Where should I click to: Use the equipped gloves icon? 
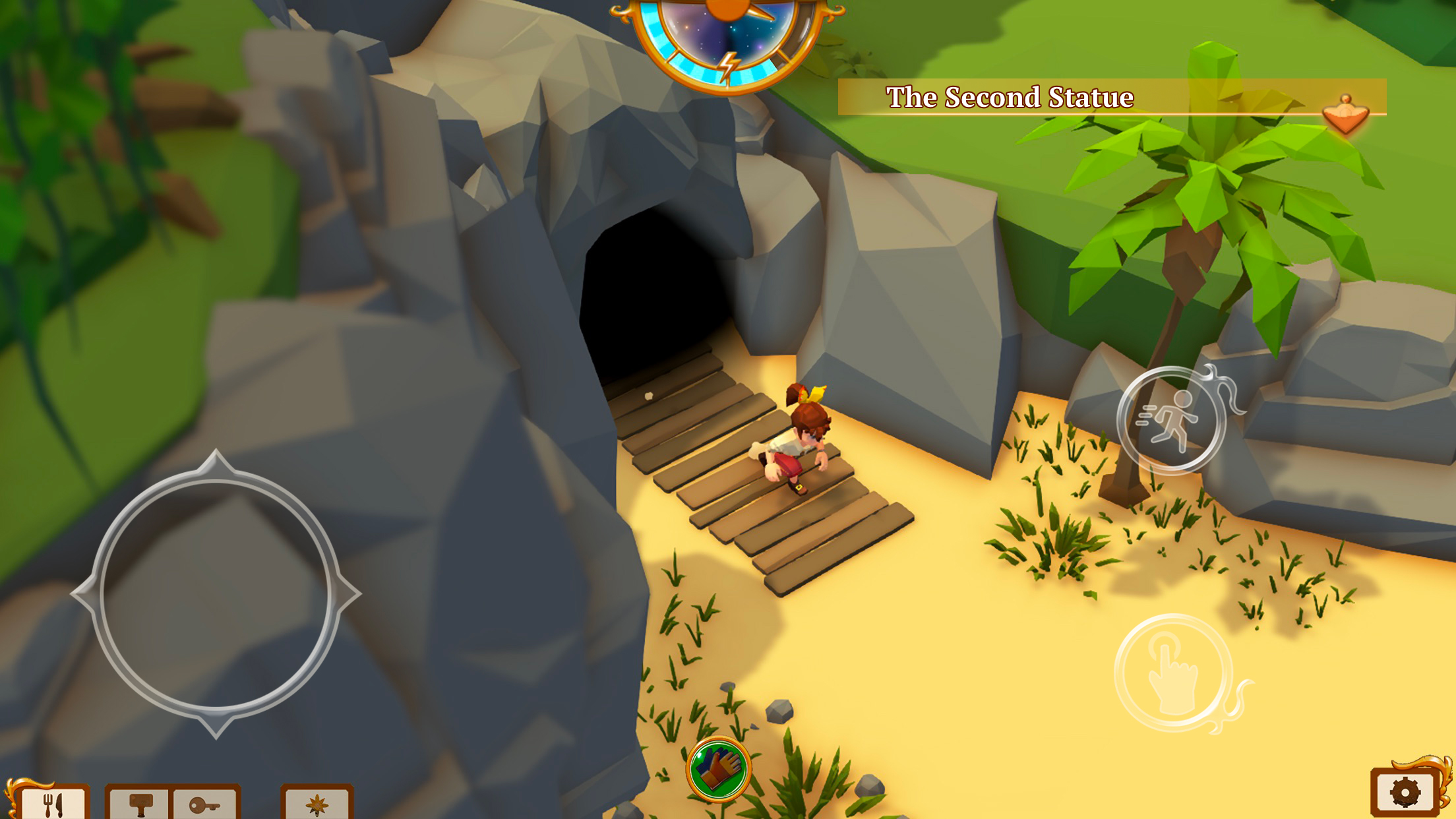(x=718, y=769)
